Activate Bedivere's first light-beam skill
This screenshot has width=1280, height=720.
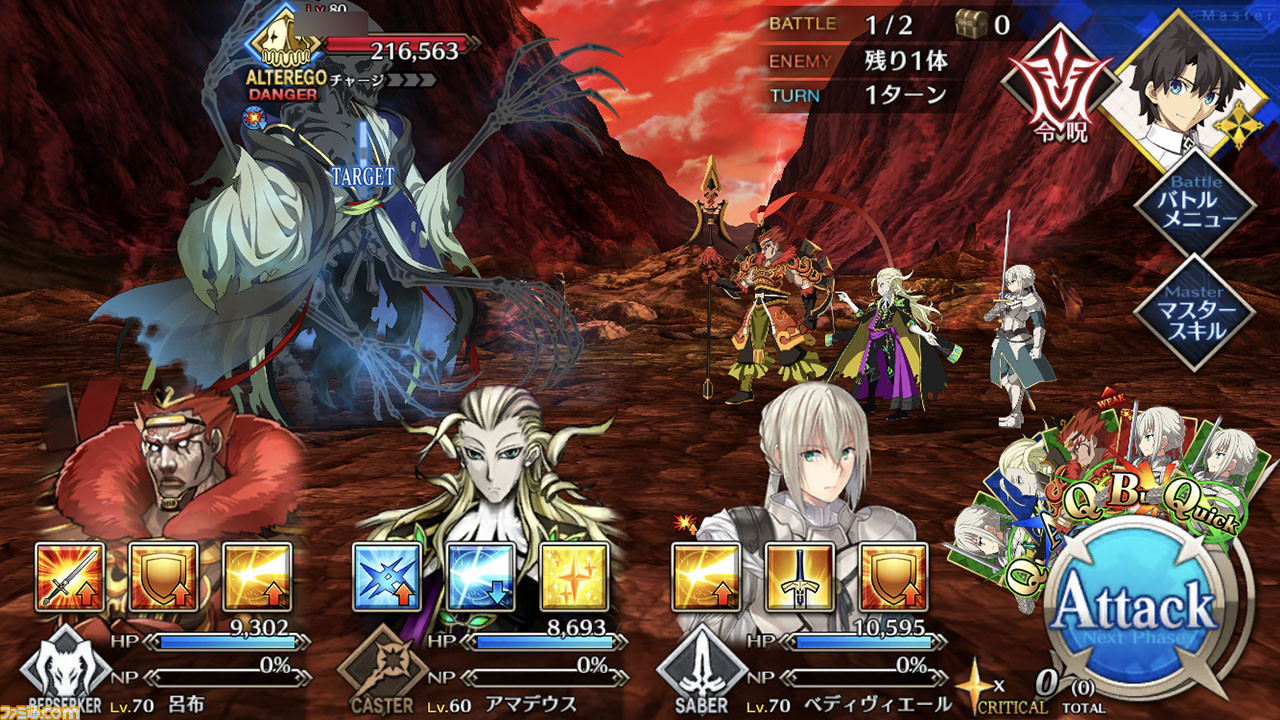pyautogui.click(x=706, y=577)
